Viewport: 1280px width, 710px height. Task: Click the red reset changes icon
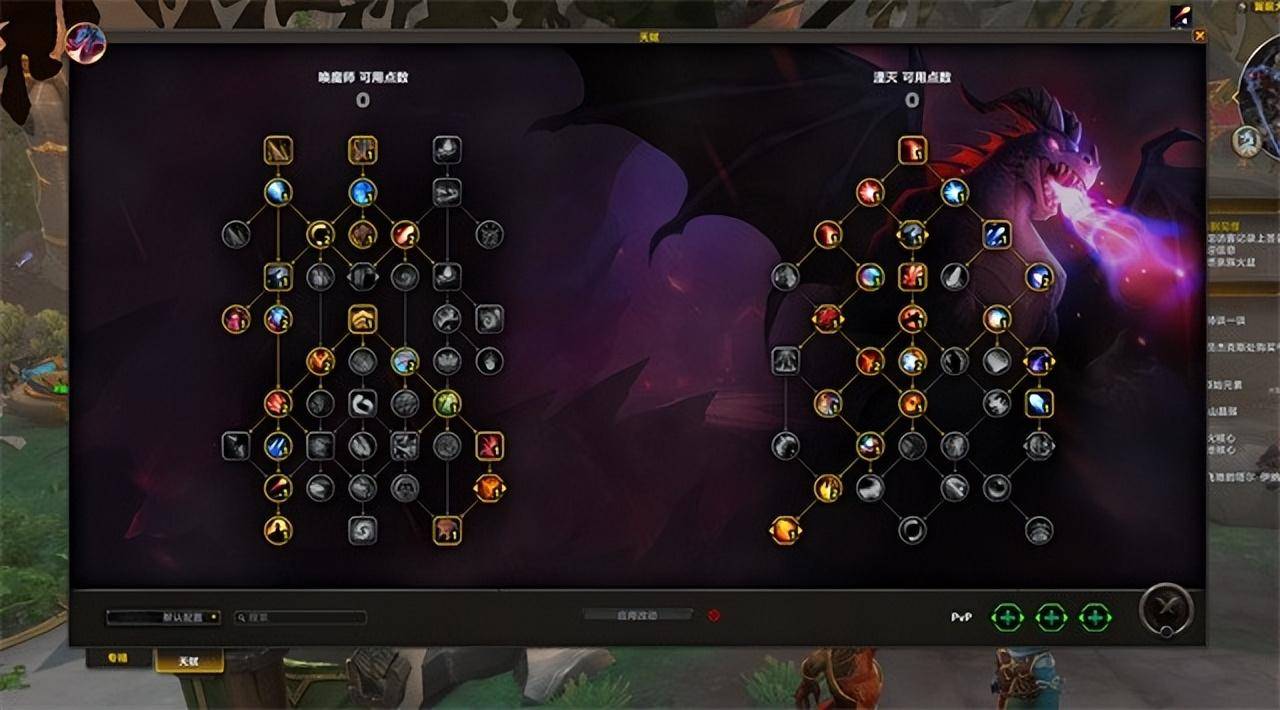coord(714,615)
